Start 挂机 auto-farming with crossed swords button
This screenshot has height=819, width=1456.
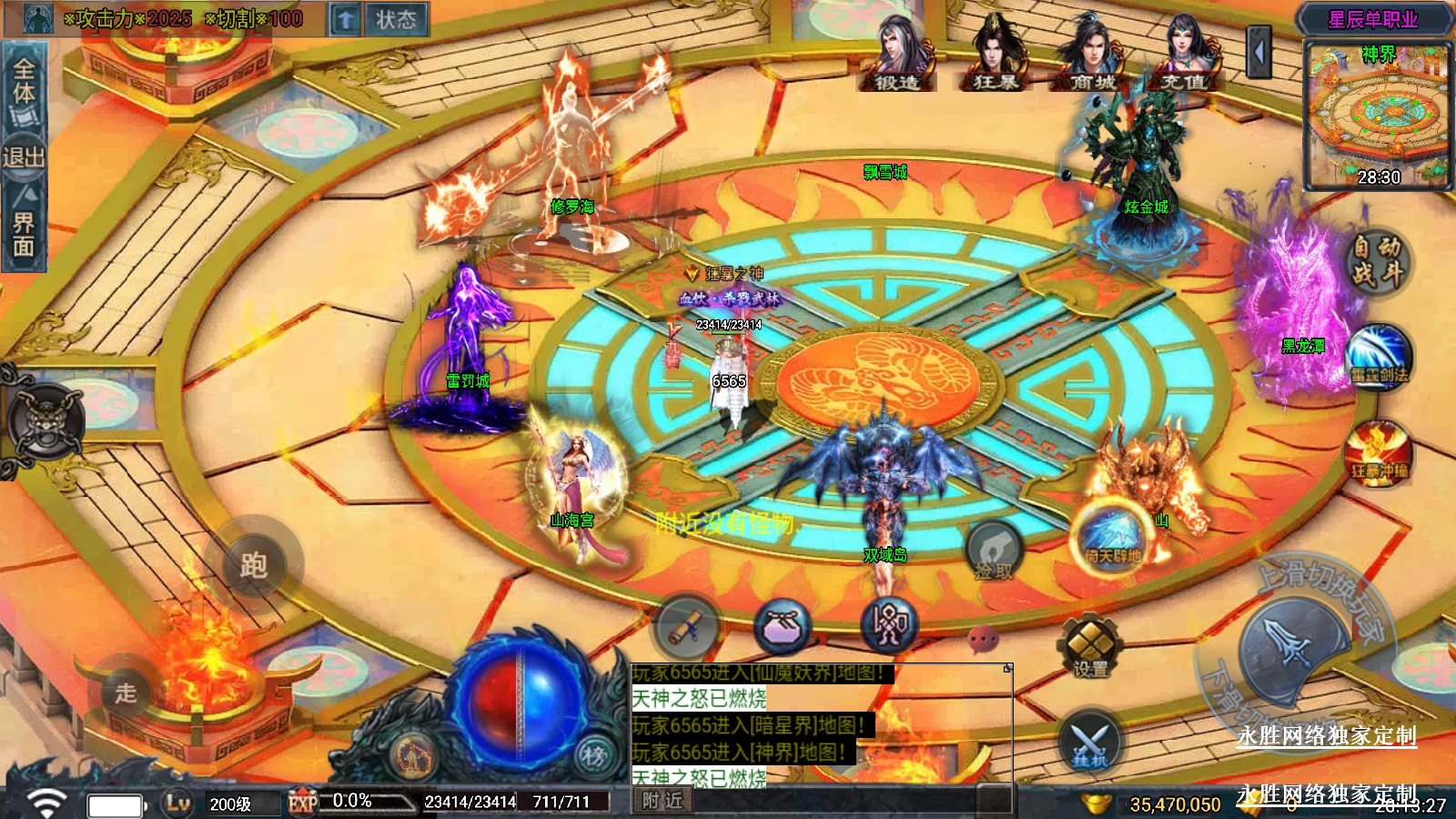(x=1090, y=742)
